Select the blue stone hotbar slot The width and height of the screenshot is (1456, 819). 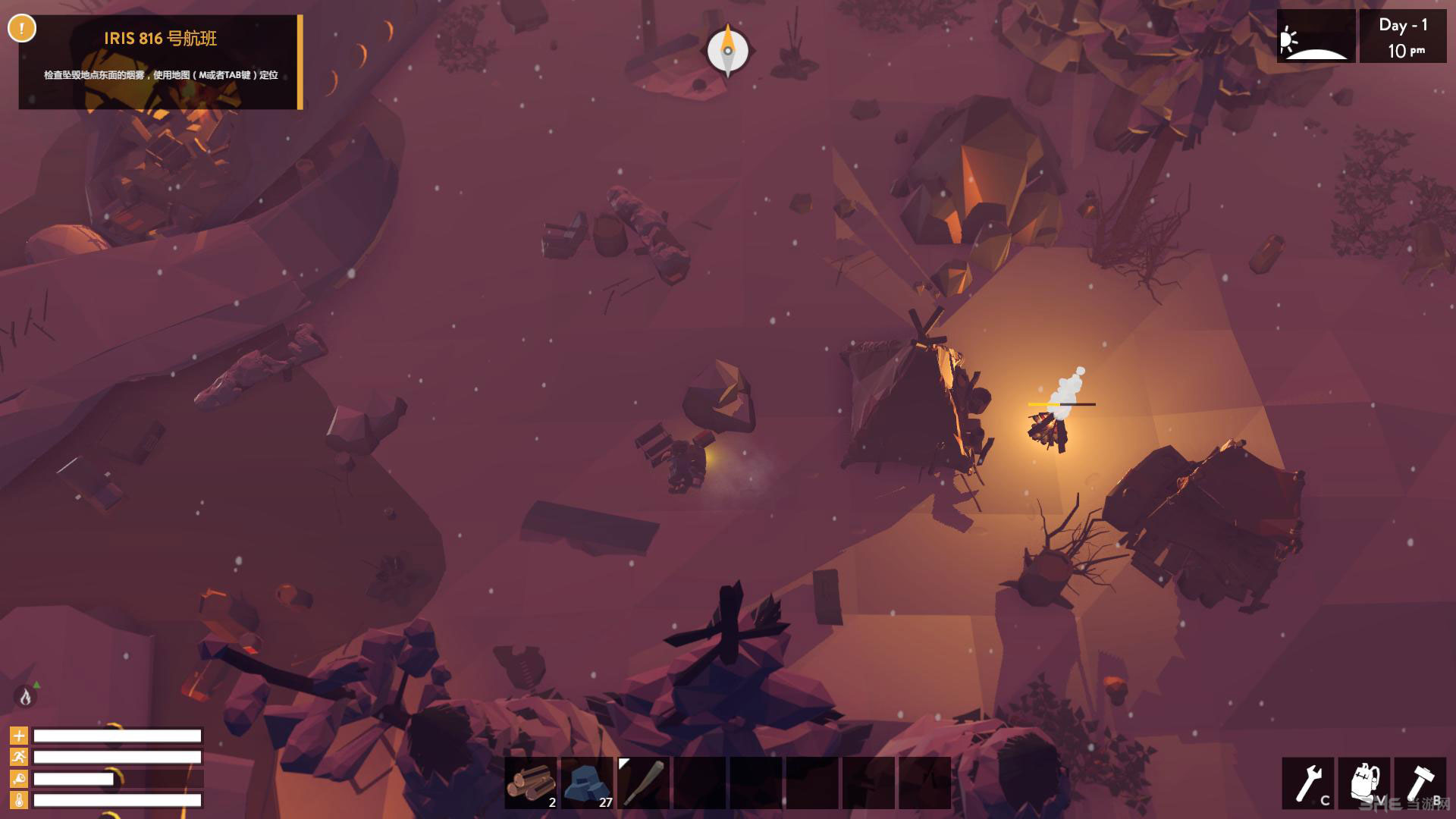(587, 783)
